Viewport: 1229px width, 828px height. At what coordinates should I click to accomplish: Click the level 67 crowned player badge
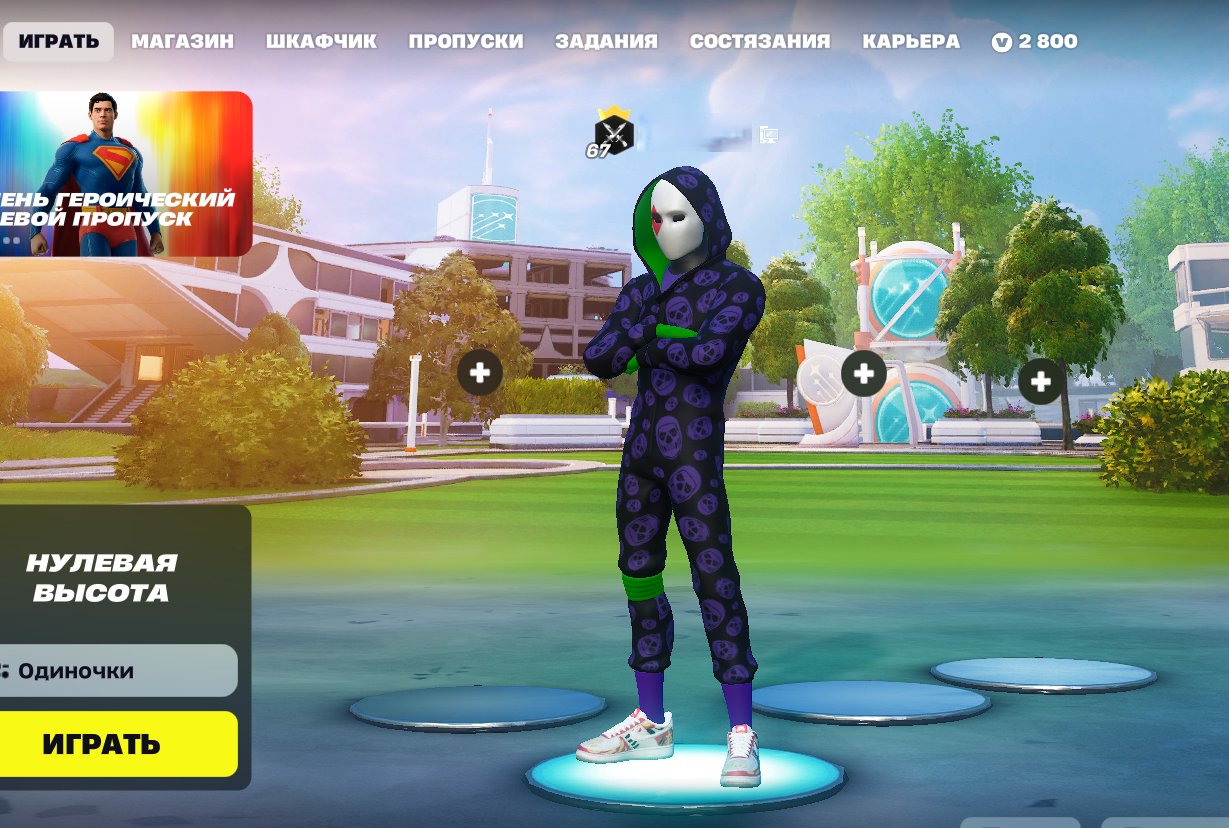point(612,133)
